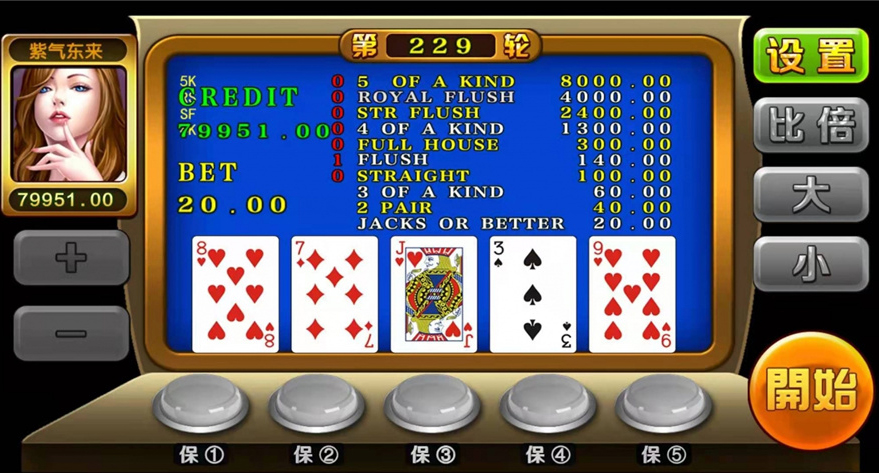Open the 设置 settings button
The width and height of the screenshot is (879, 473).
click(x=810, y=56)
